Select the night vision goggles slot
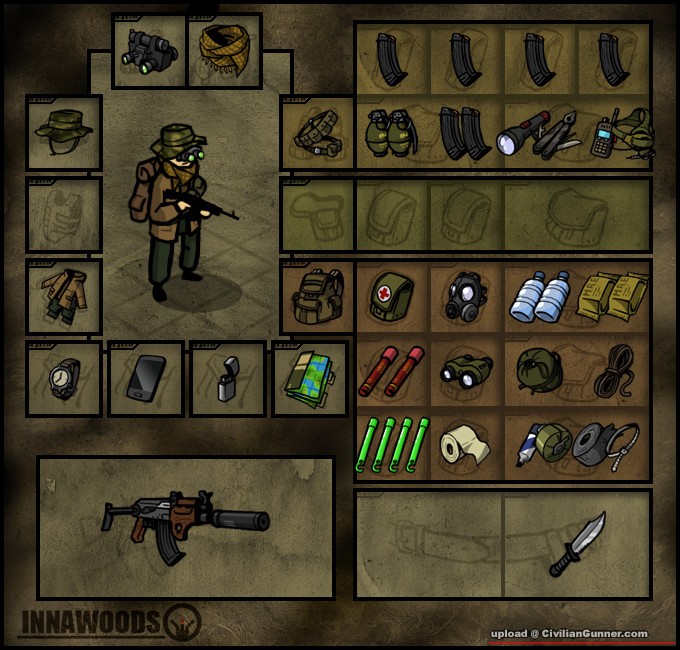 coord(150,49)
